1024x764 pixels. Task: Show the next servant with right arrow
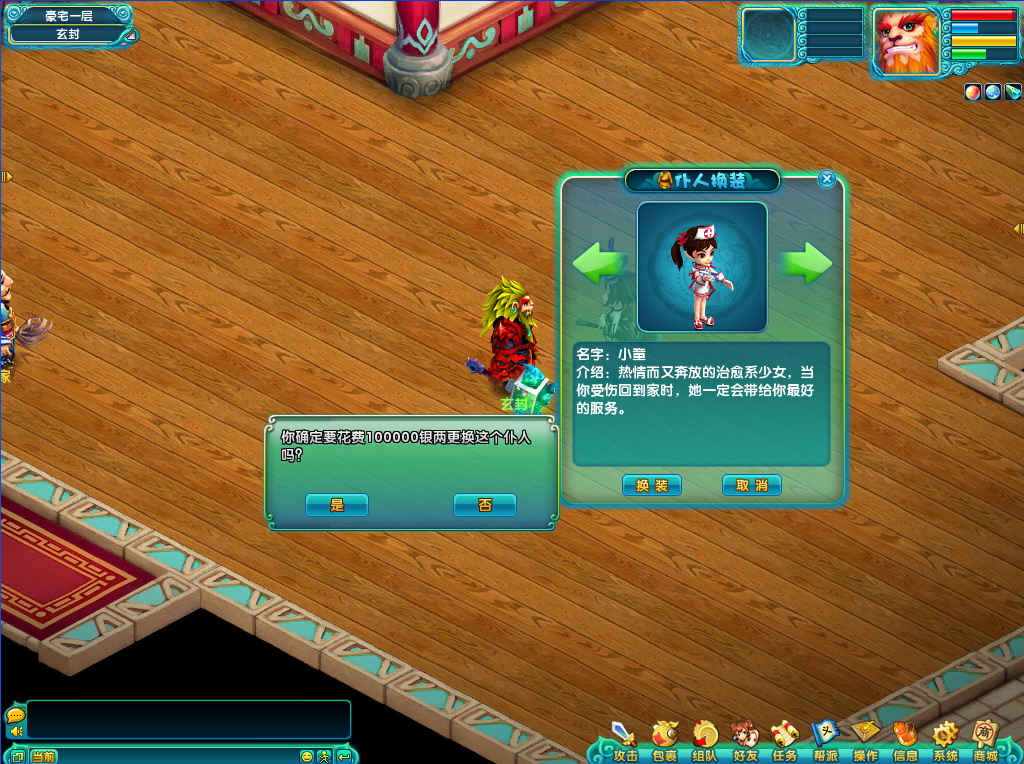coord(806,263)
